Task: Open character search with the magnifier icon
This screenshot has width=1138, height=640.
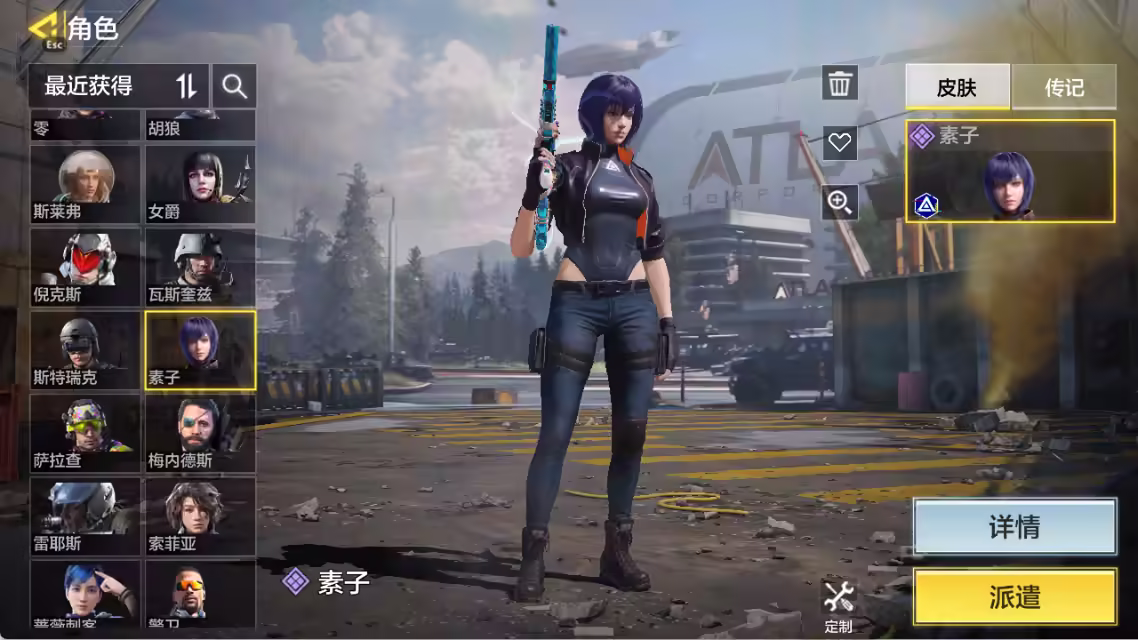Action: tap(235, 87)
